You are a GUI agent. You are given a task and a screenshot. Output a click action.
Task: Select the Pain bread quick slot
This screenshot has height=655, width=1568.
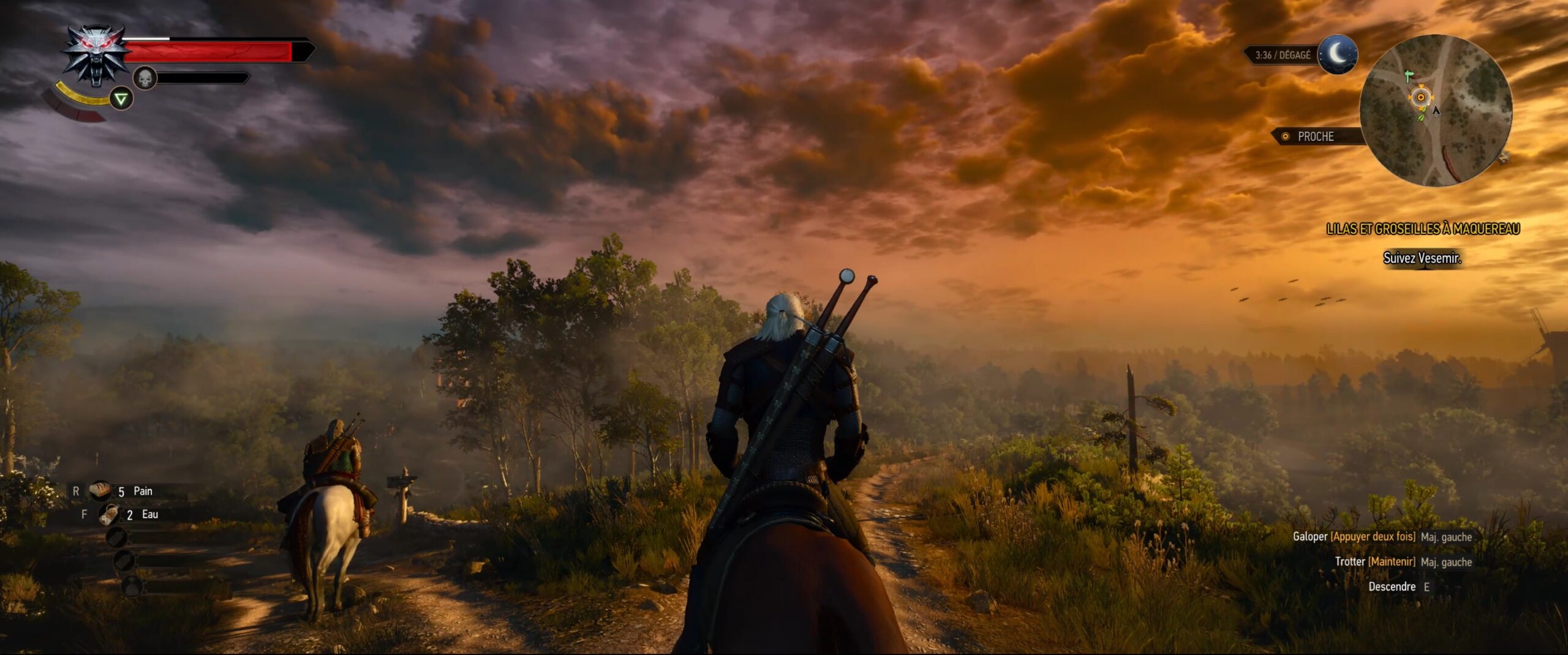tap(100, 491)
